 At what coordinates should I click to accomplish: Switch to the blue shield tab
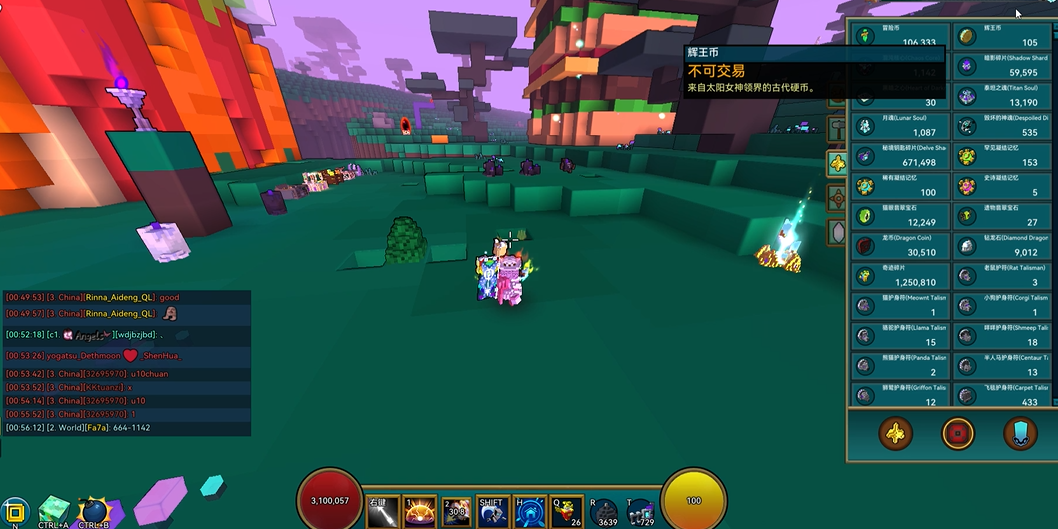point(1020,433)
